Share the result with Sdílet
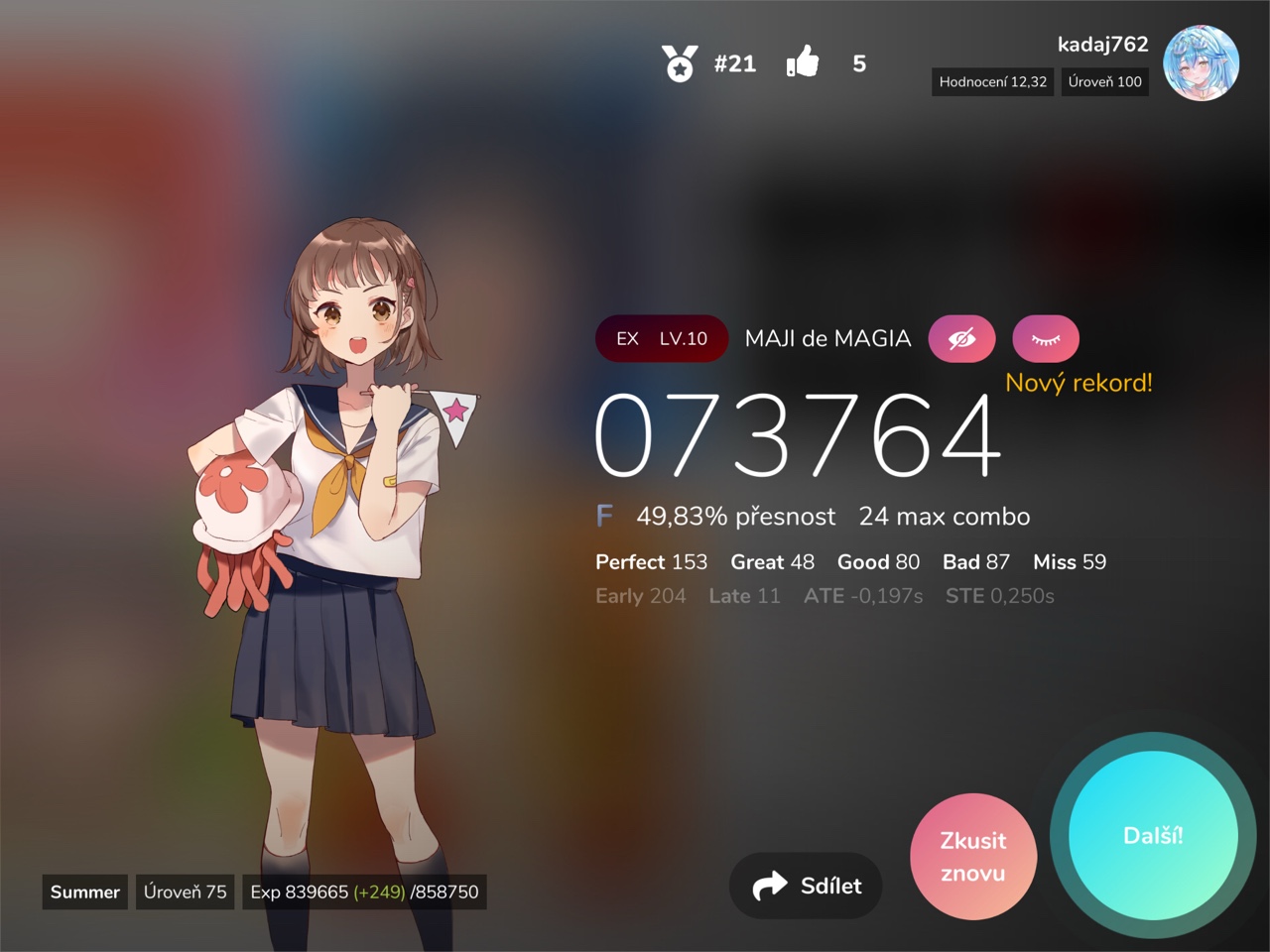 click(x=806, y=886)
